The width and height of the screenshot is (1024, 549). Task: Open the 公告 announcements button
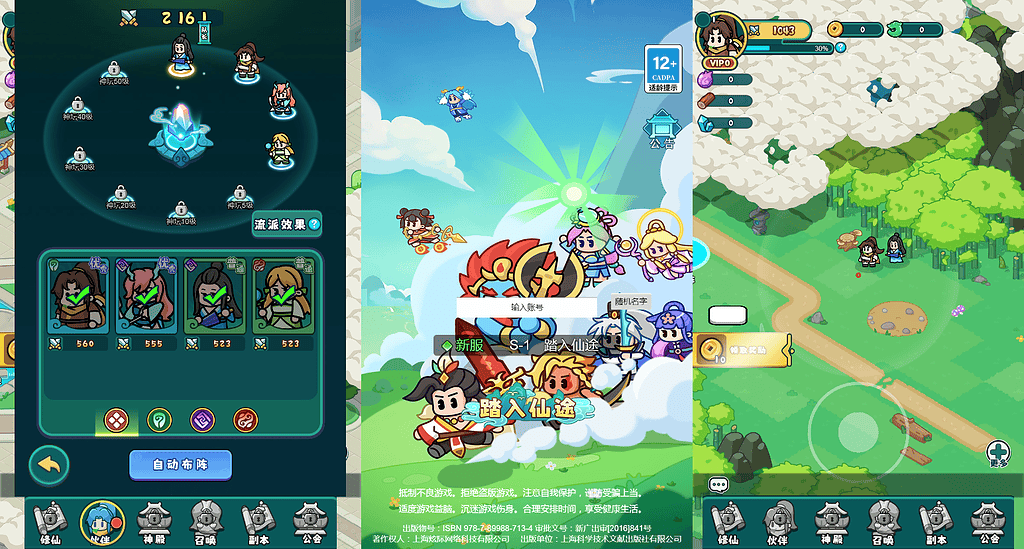[662, 131]
